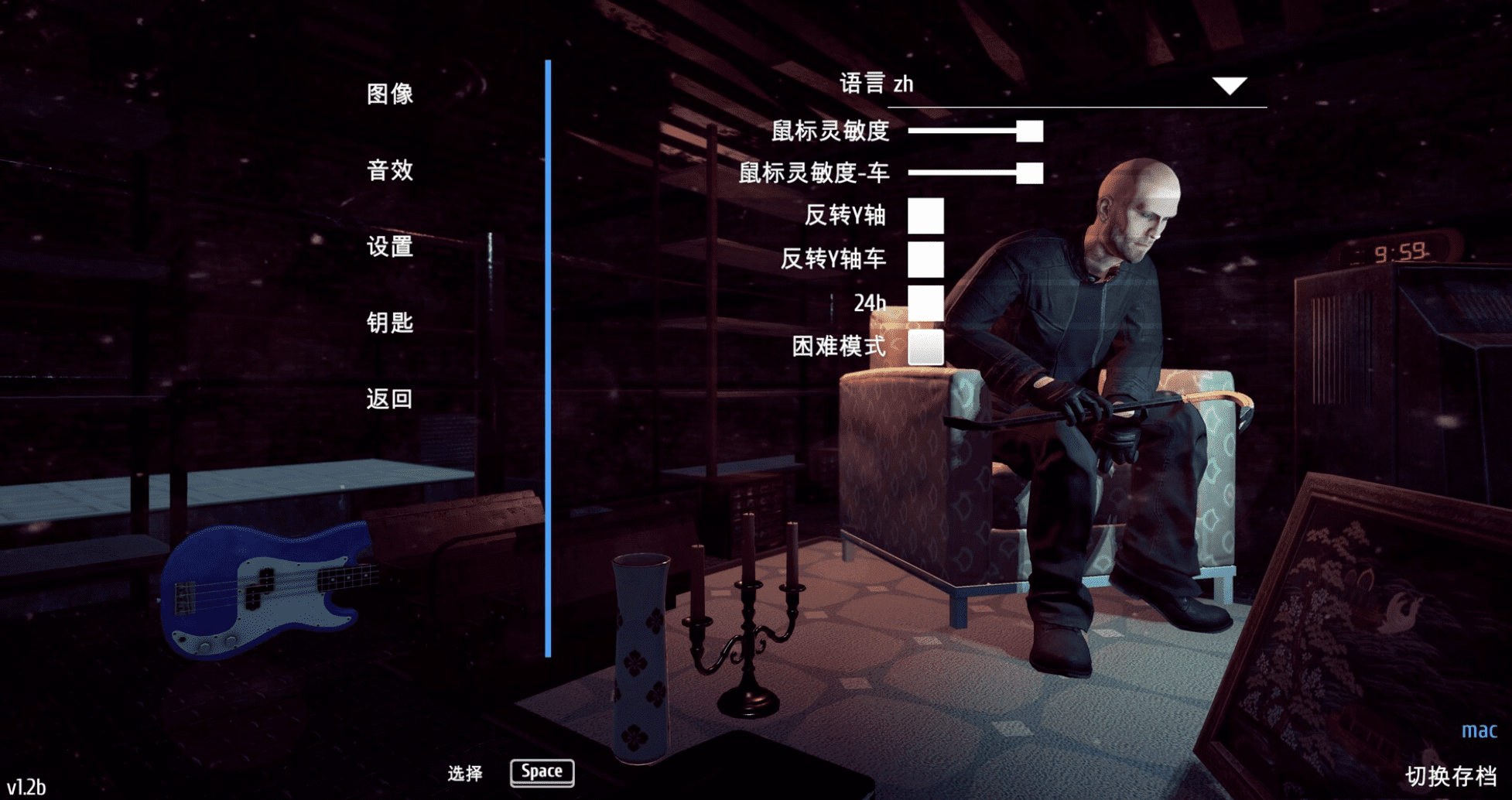Open the 图像 graphics settings
Image resolution: width=1512 pixels, height=800 pixels.
coord(390,94)
